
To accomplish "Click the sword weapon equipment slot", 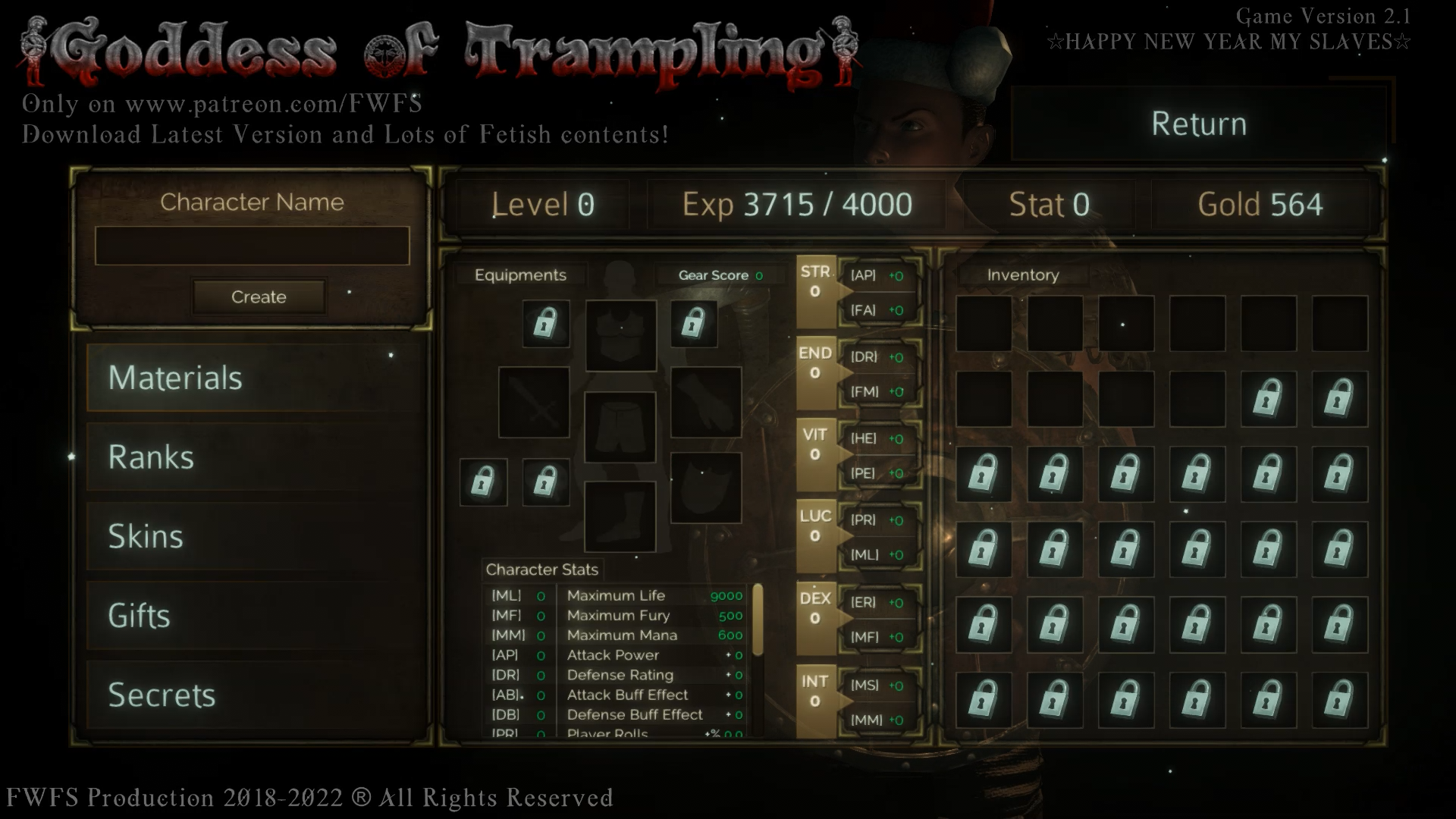I will [x=534, y=402].
